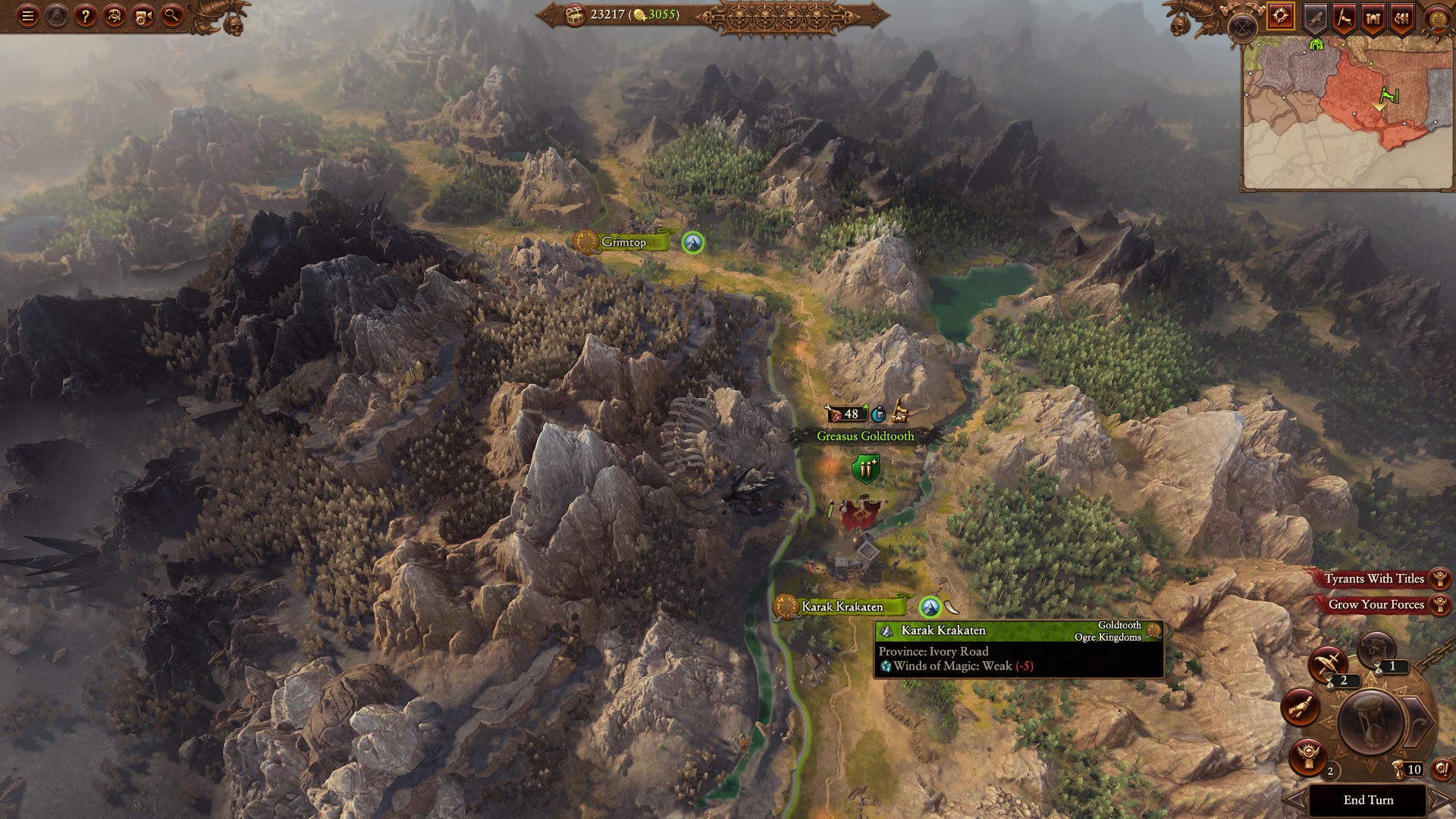
Task: Open the Diplomacy scroll icon near the minimap
Action: point(1314,17)
